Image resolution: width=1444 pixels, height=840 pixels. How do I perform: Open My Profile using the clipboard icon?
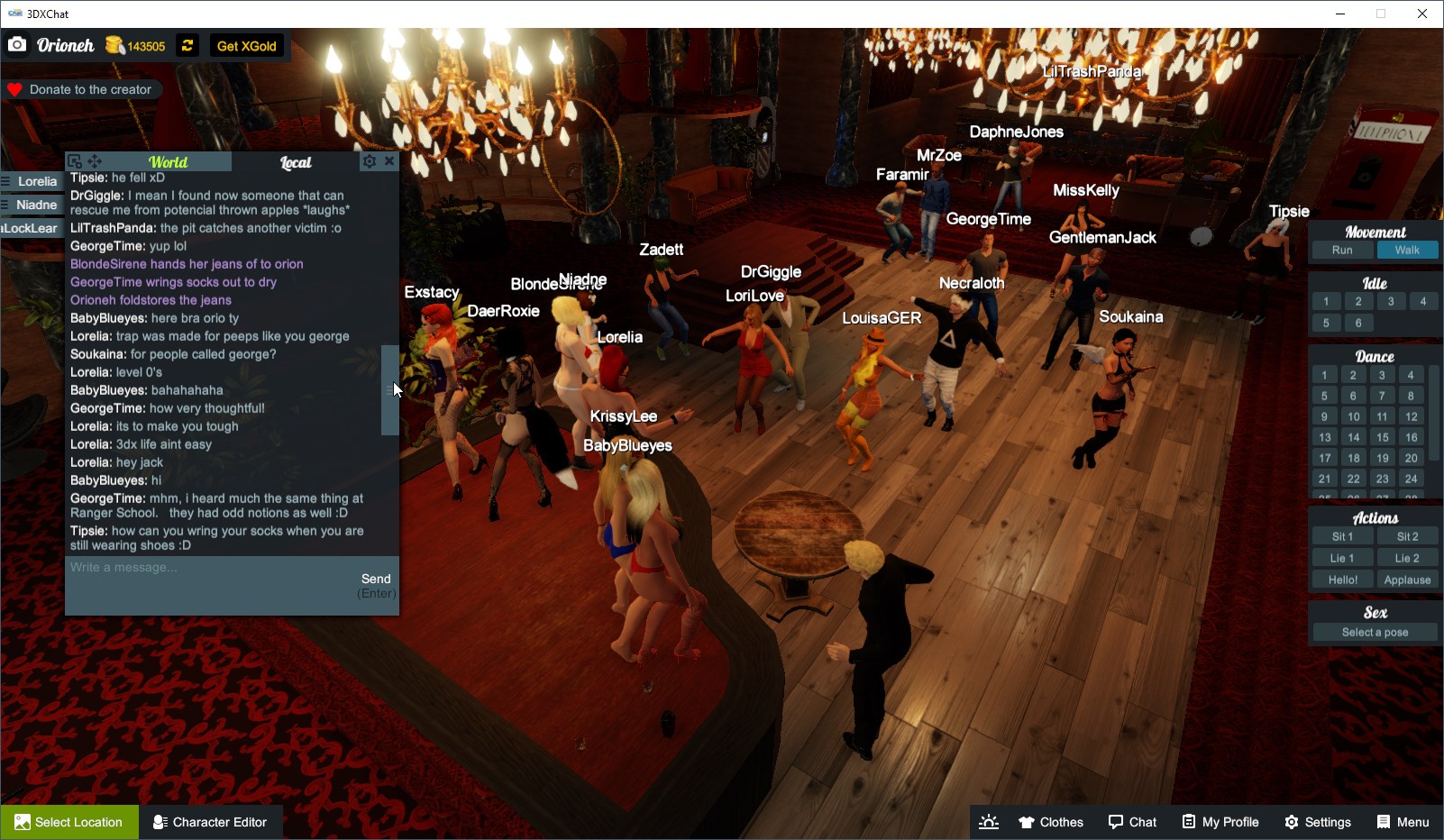tap(1189, 821)
